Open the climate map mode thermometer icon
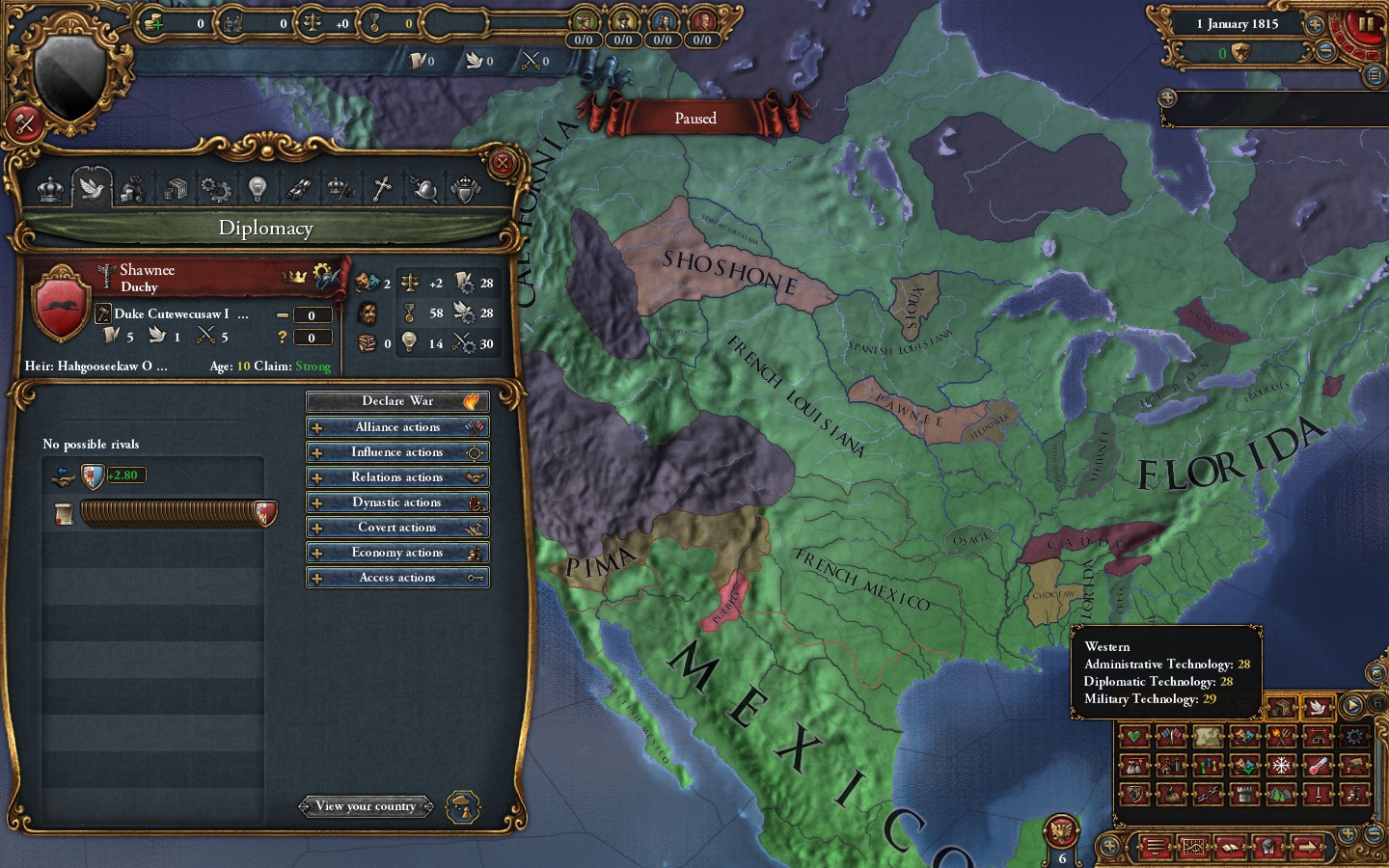 1318,765
